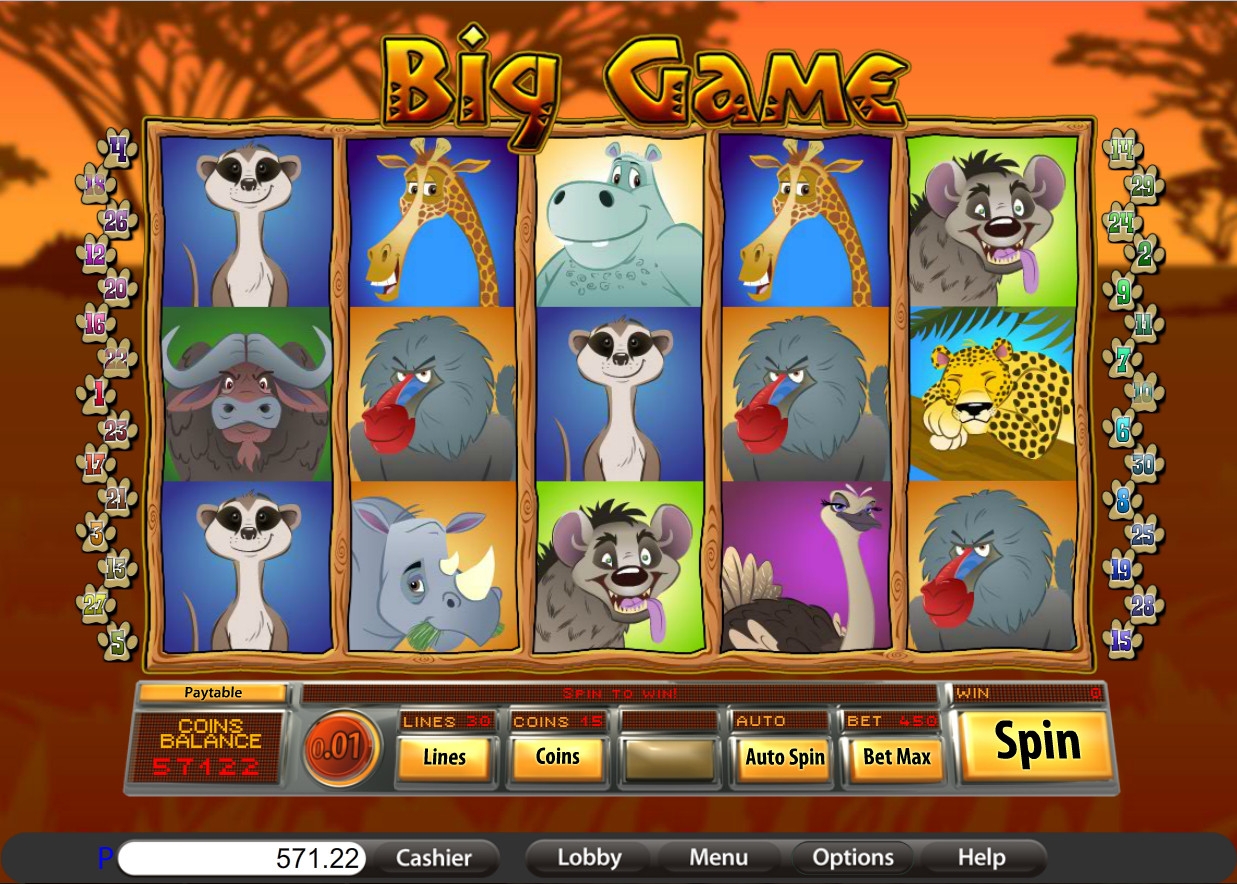The image size is (1237, 884).
Task: Show the Help page
Action: pyautogui.click(x=981, y=858)
